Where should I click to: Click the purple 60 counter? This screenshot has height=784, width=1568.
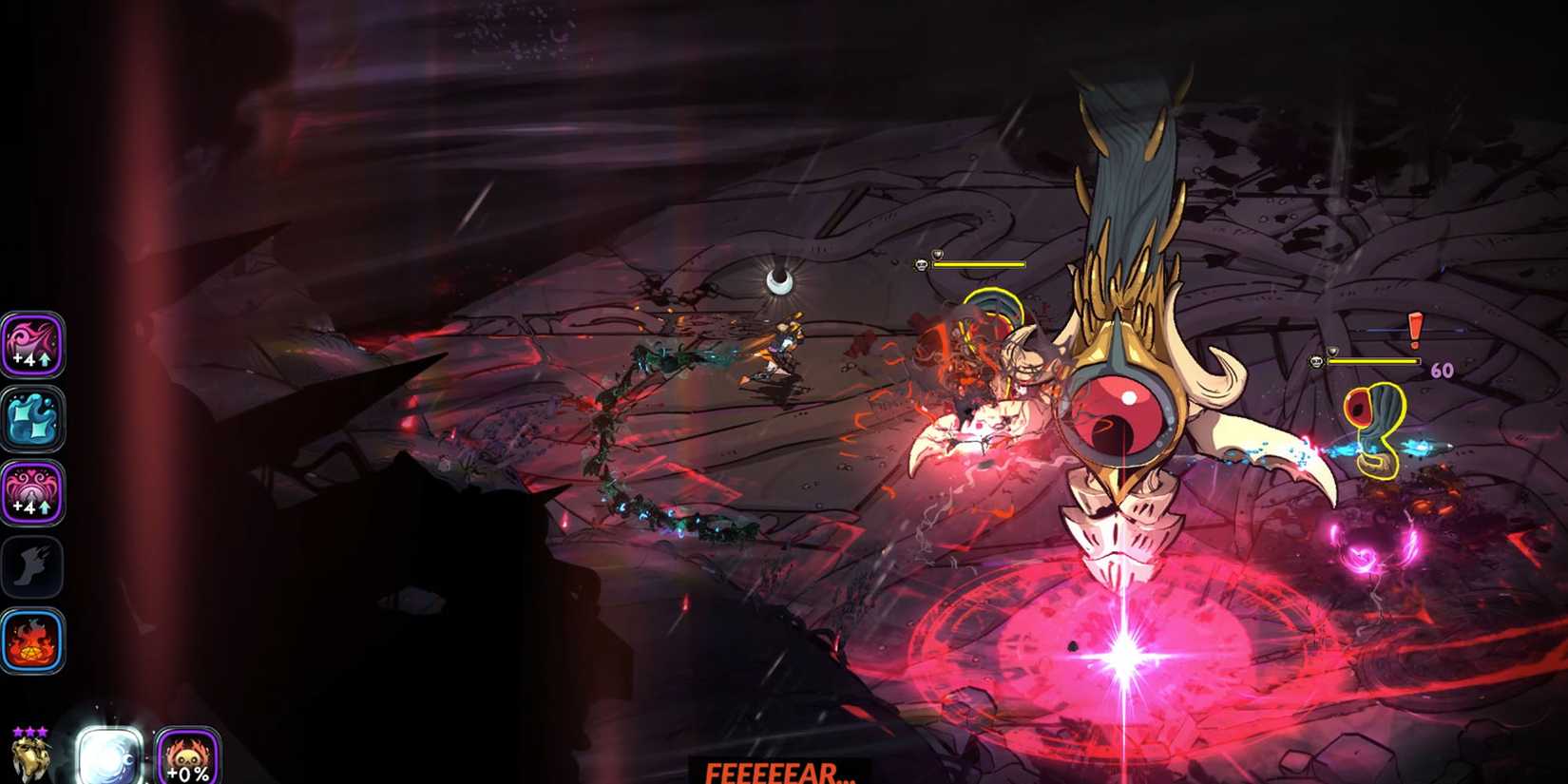click(x=1442, y=370)
